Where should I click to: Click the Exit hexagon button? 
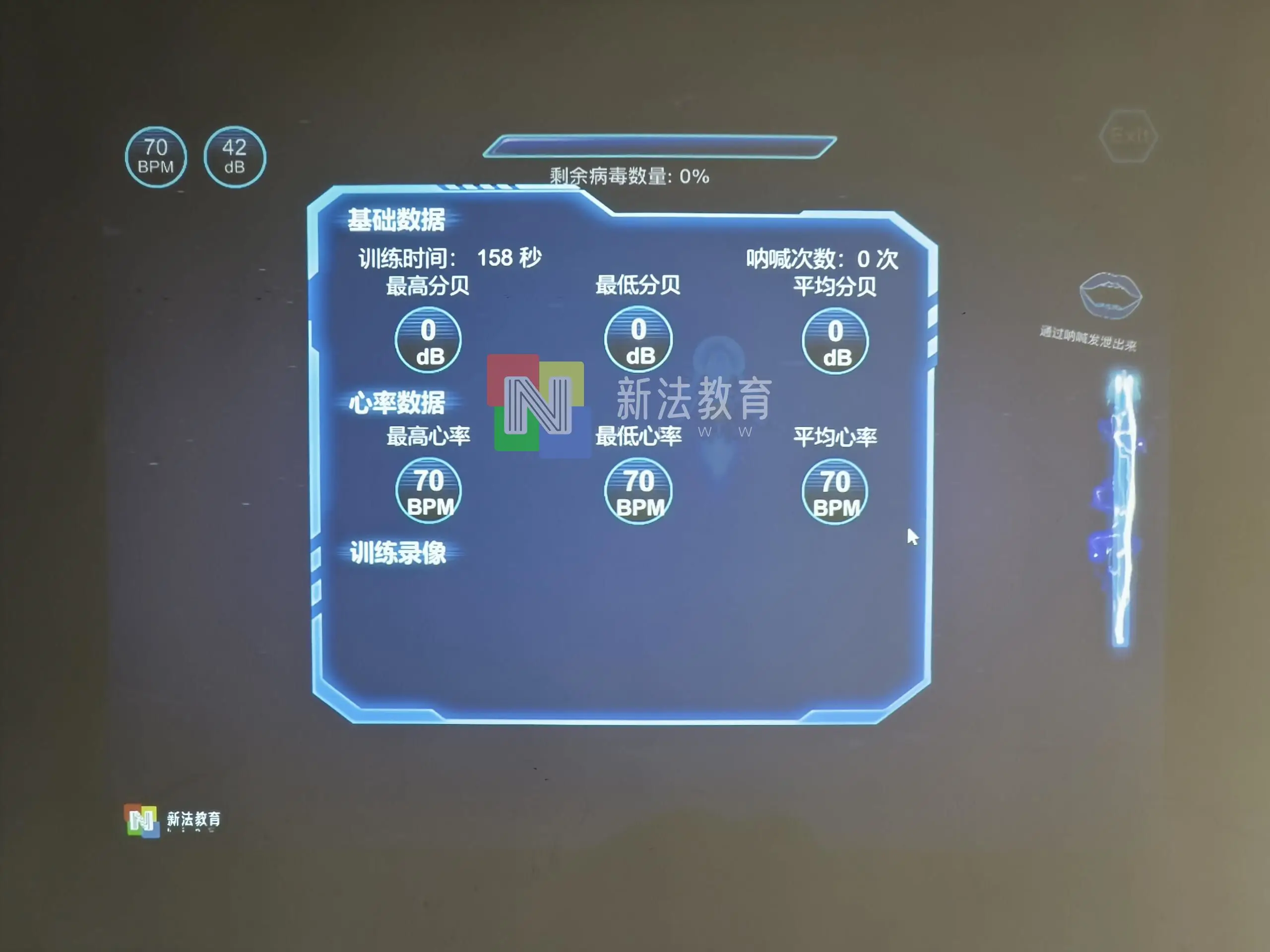[x=1130, y=135]
